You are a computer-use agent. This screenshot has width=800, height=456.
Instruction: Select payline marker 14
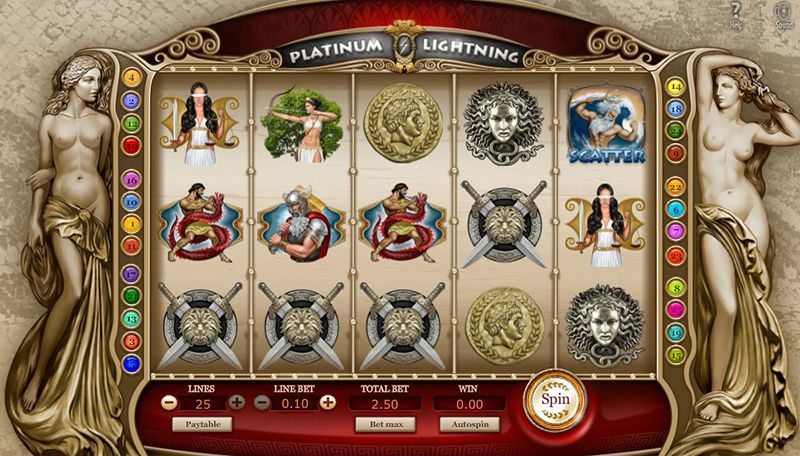[x=675, y=86]
